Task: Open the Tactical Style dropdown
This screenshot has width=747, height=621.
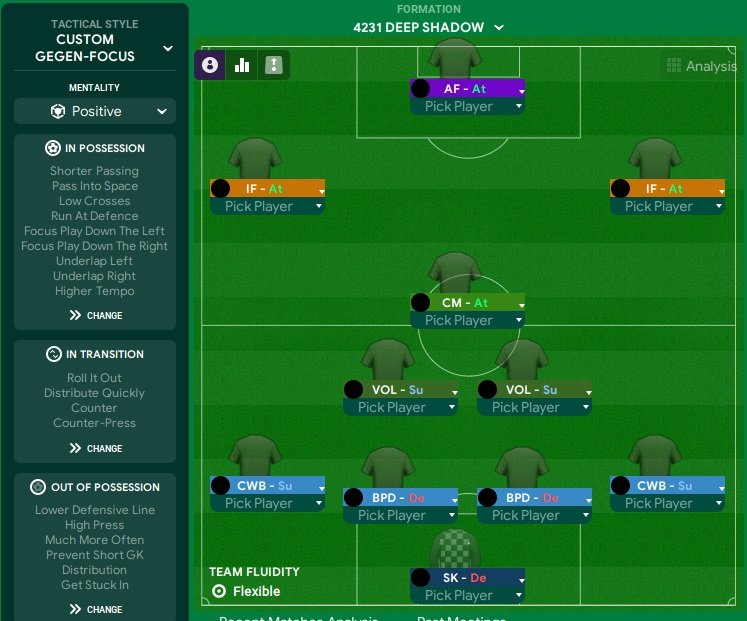Action: (167, 47)
